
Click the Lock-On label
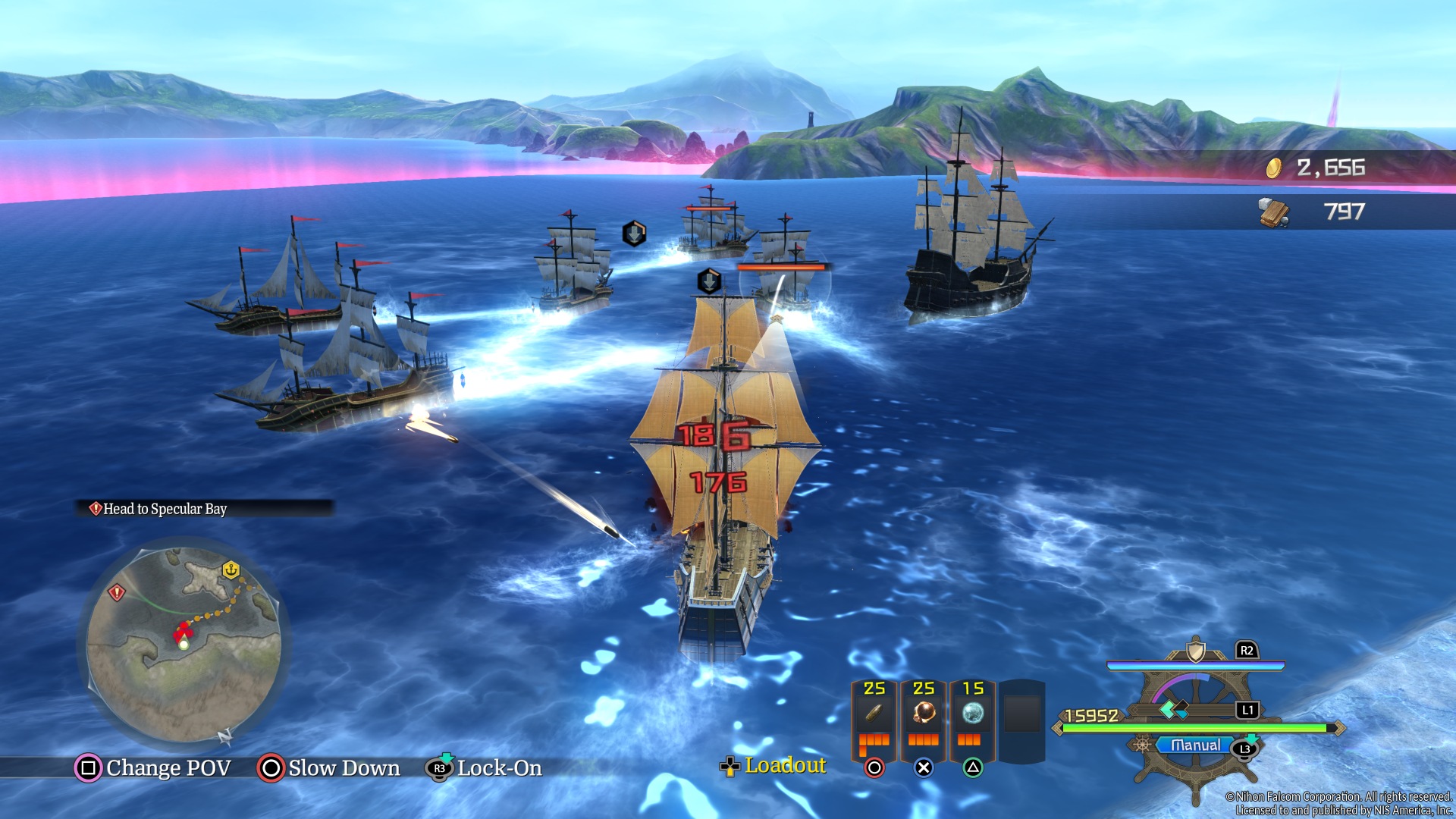pos(499,768)
